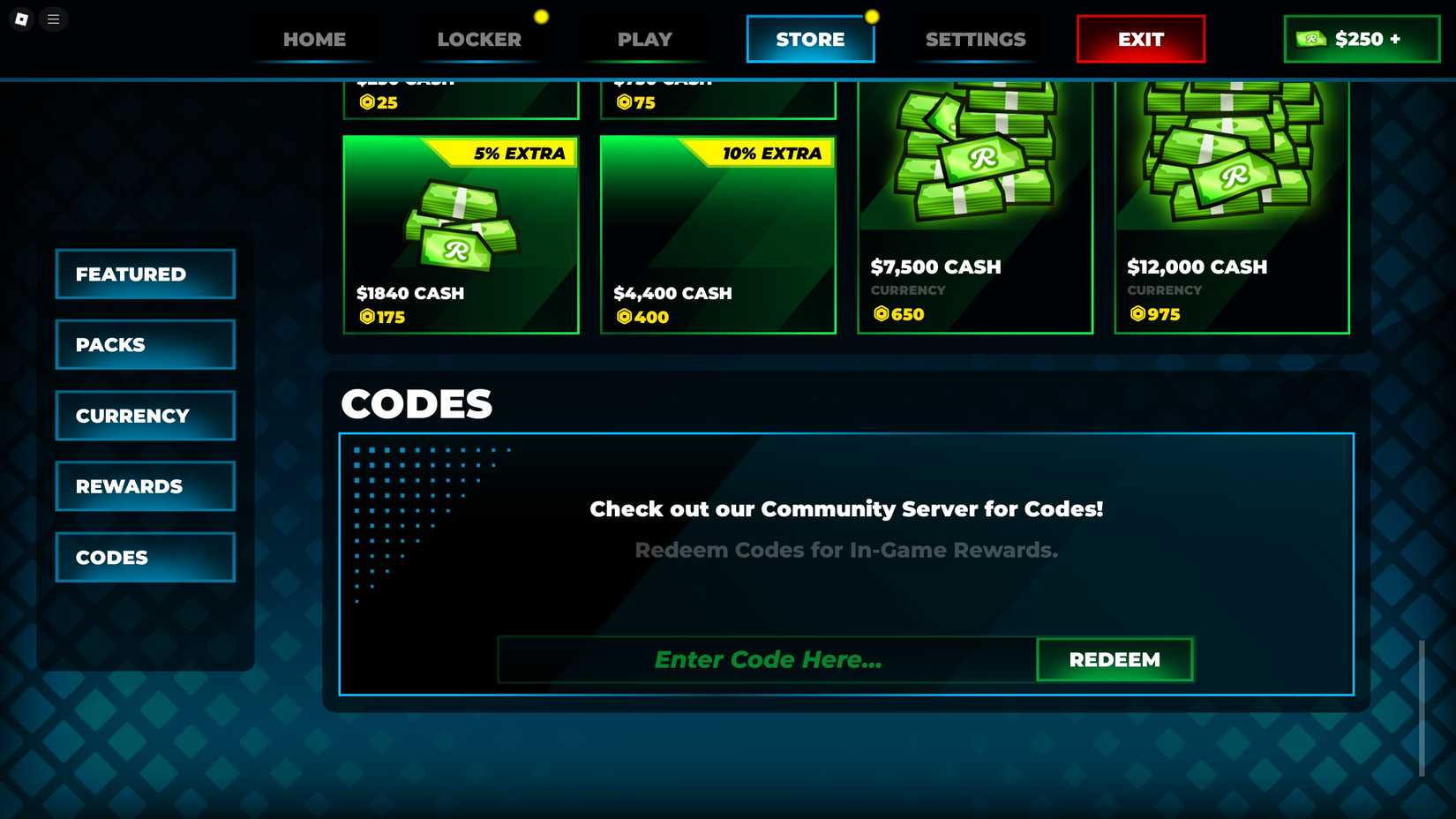The image size is (1456, 819).
Task: Click the Enter Code Here field
Action: point(767,659)
